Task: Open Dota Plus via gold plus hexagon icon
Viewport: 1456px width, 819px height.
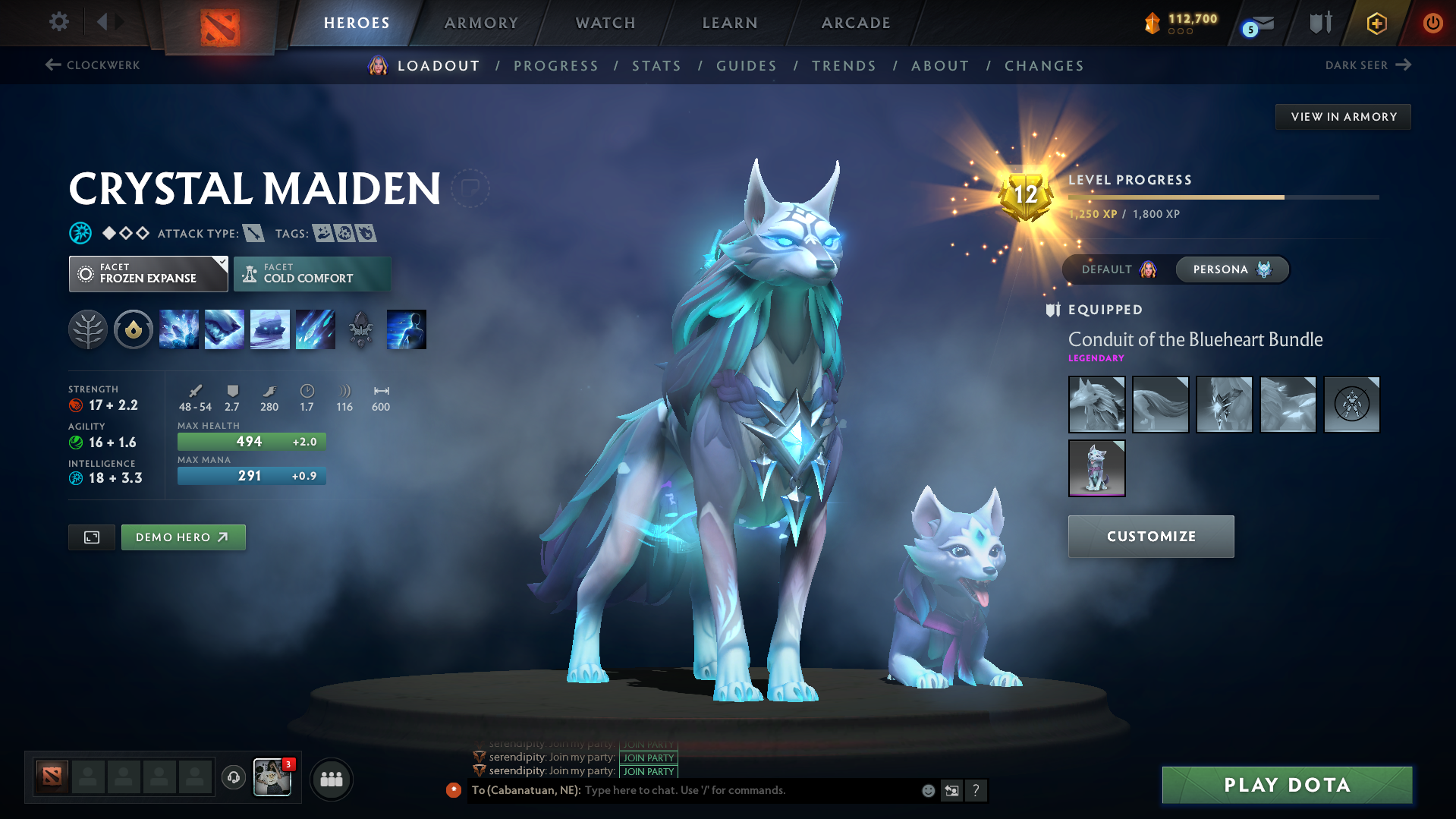Action: (1376, 23)
